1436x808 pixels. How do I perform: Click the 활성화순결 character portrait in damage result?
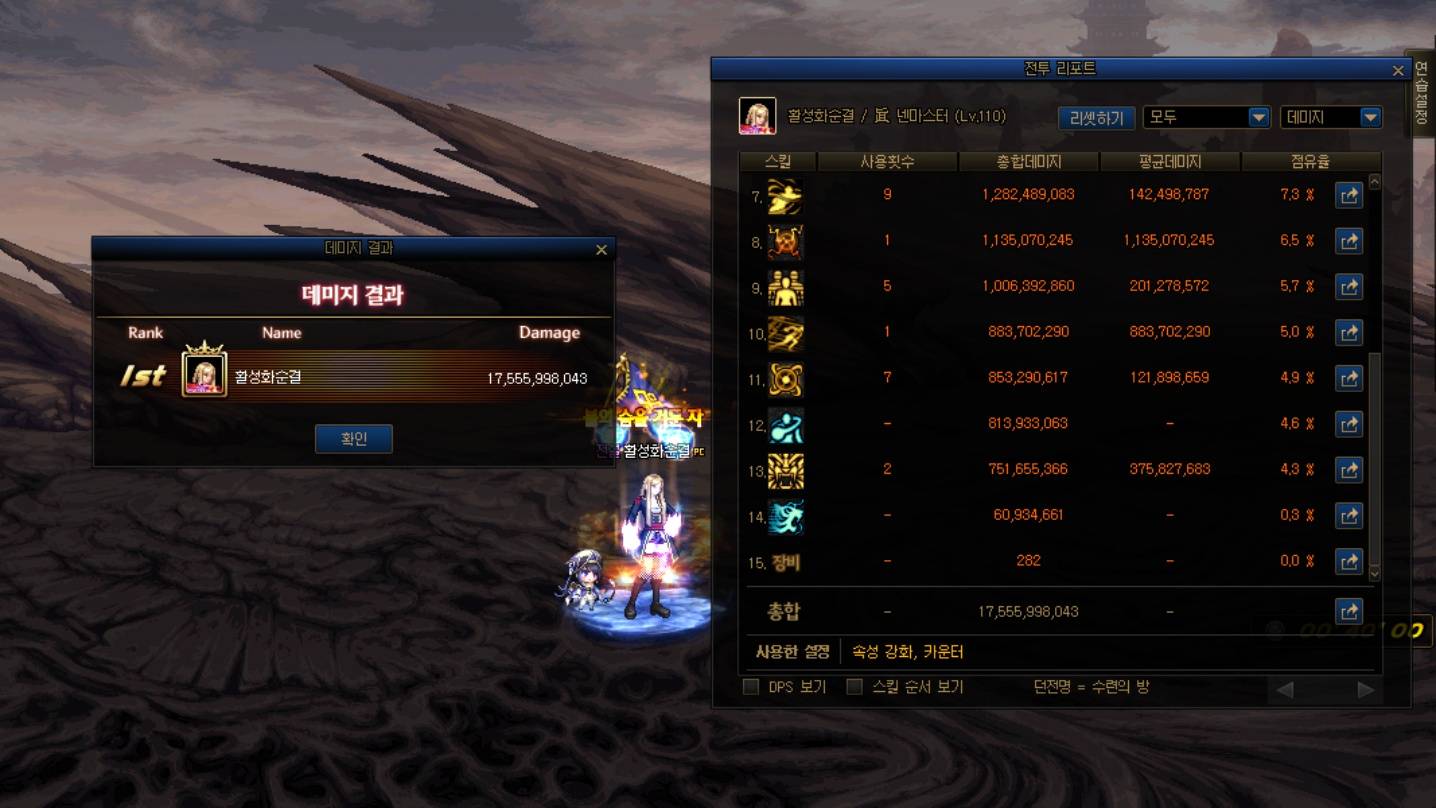[x=204, y=375]
